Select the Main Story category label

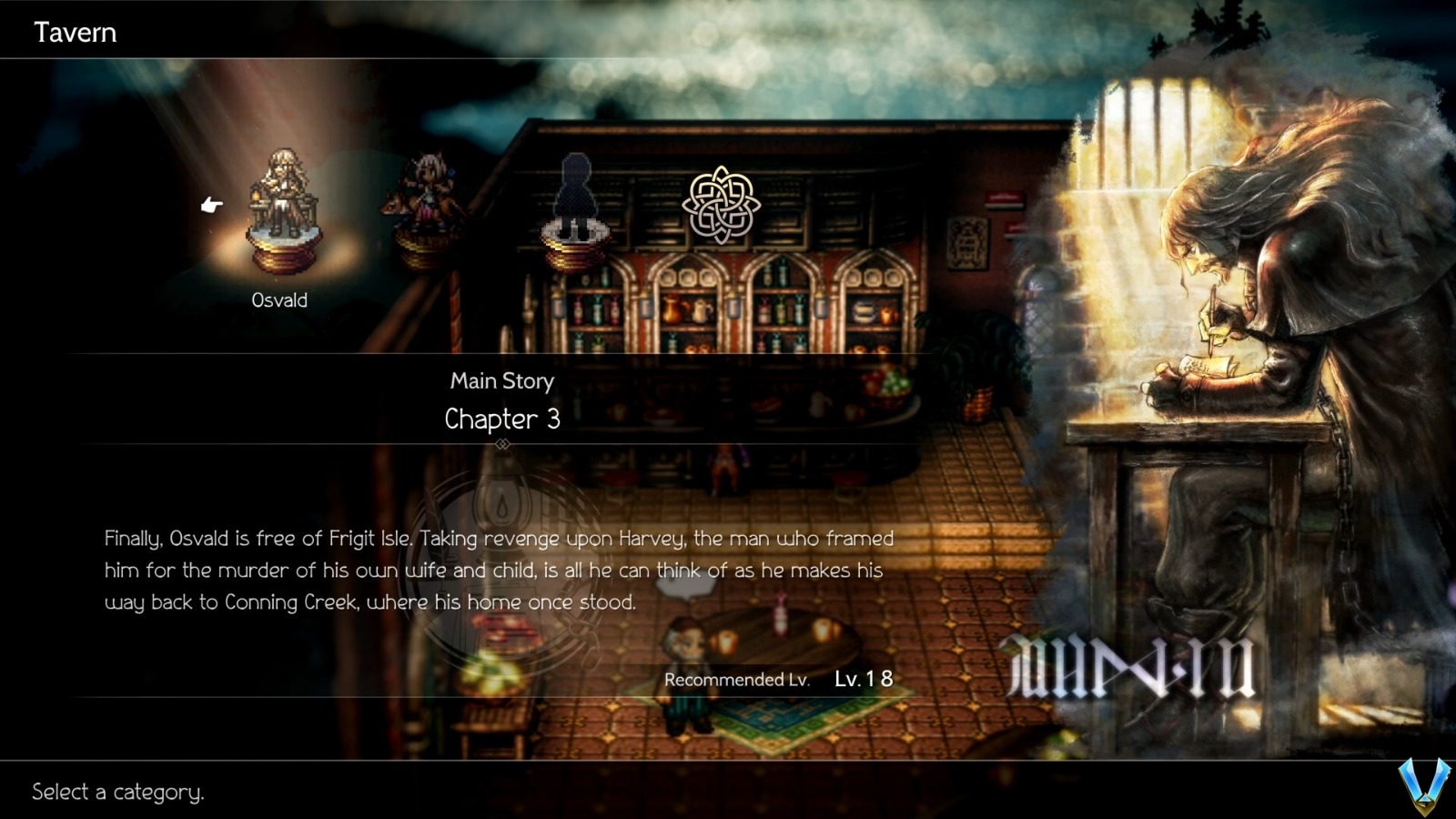[x=502, y=380]
